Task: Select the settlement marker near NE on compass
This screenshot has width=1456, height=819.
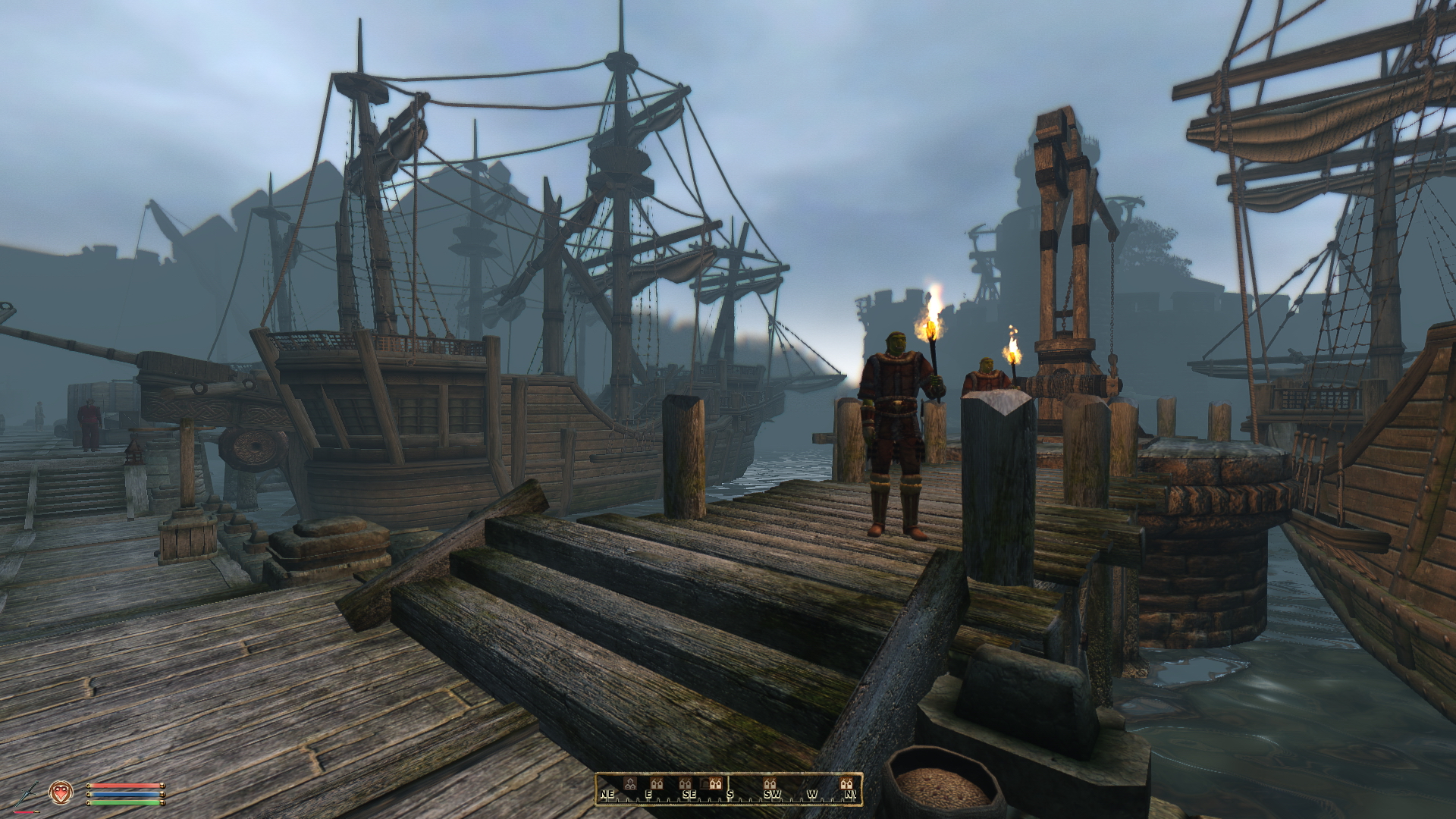Action: tap(629, 782)
